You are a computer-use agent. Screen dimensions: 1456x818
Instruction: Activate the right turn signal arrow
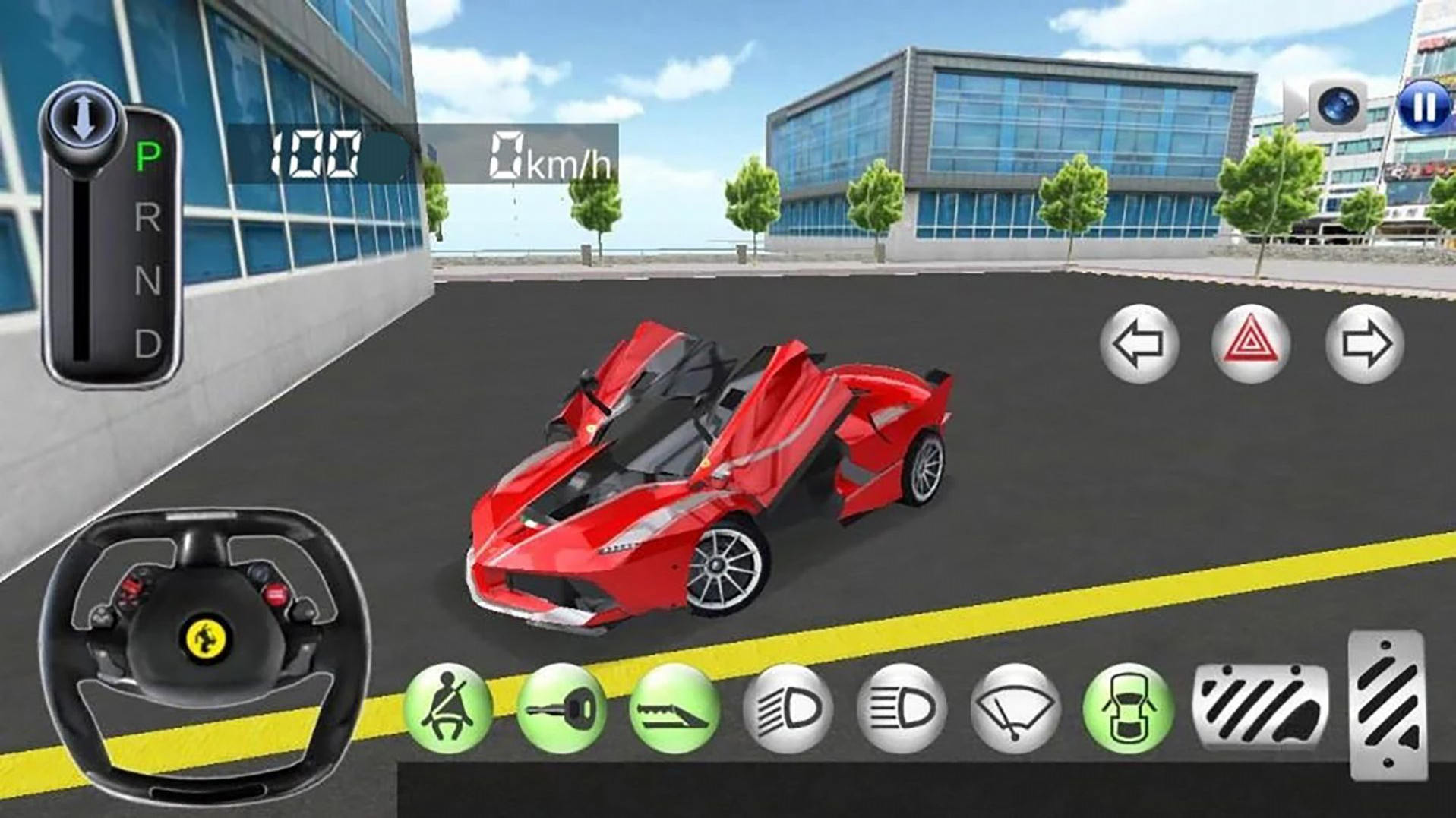[1364, 344]
